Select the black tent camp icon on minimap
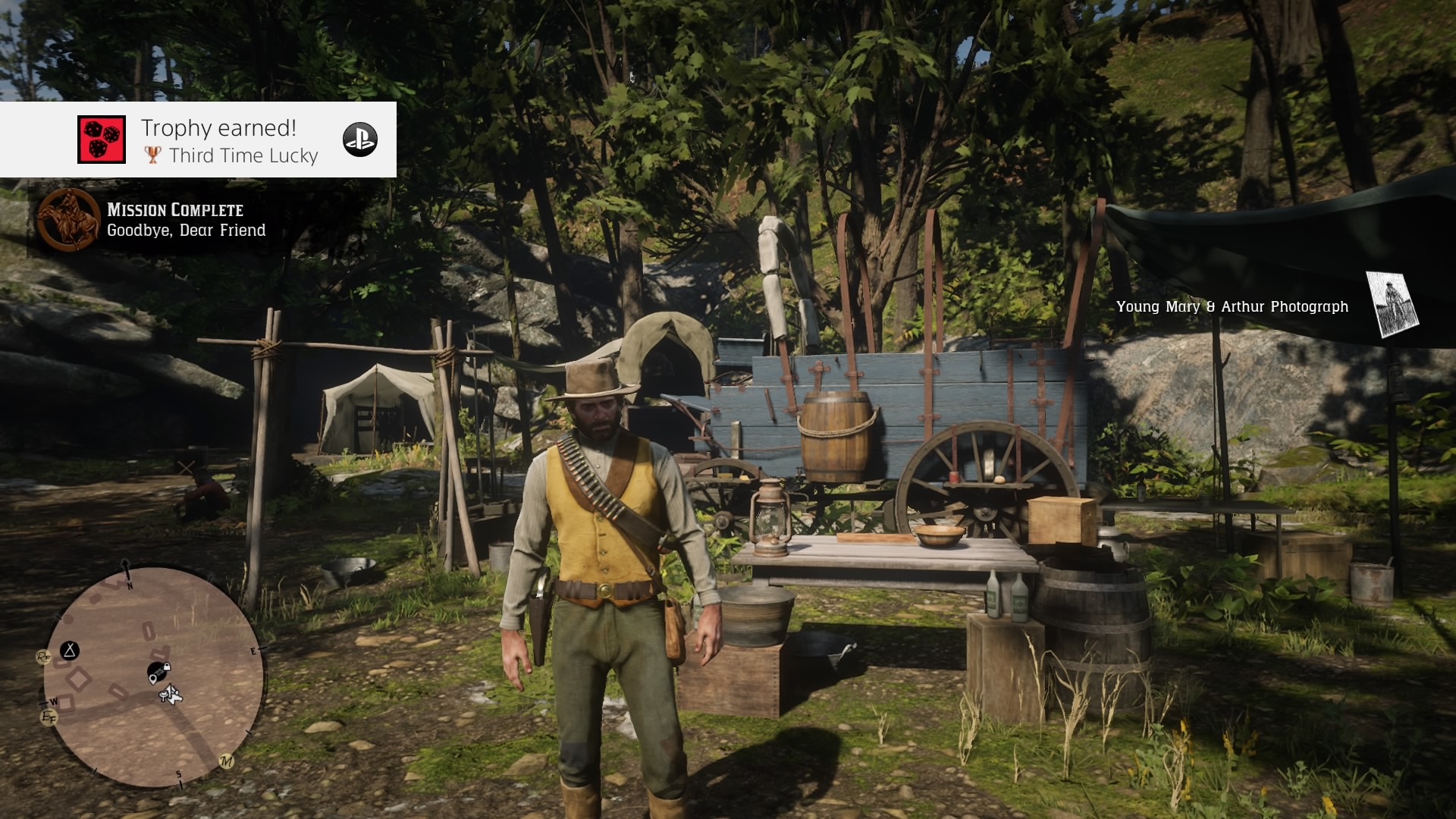This screenshot has width=1456, height=819. tap(70, 649)
